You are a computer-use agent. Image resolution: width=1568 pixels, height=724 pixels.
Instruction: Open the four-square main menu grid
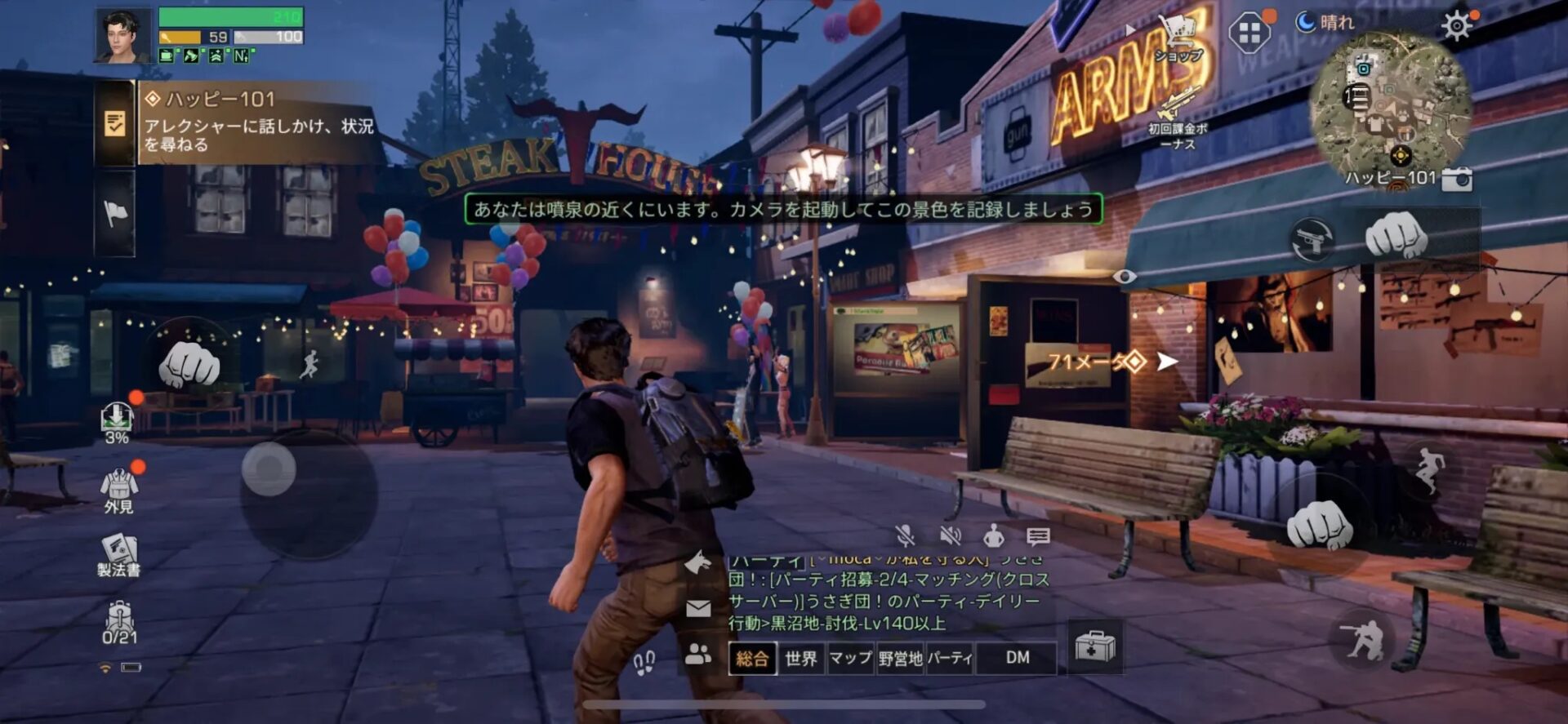pos(1249,34)
